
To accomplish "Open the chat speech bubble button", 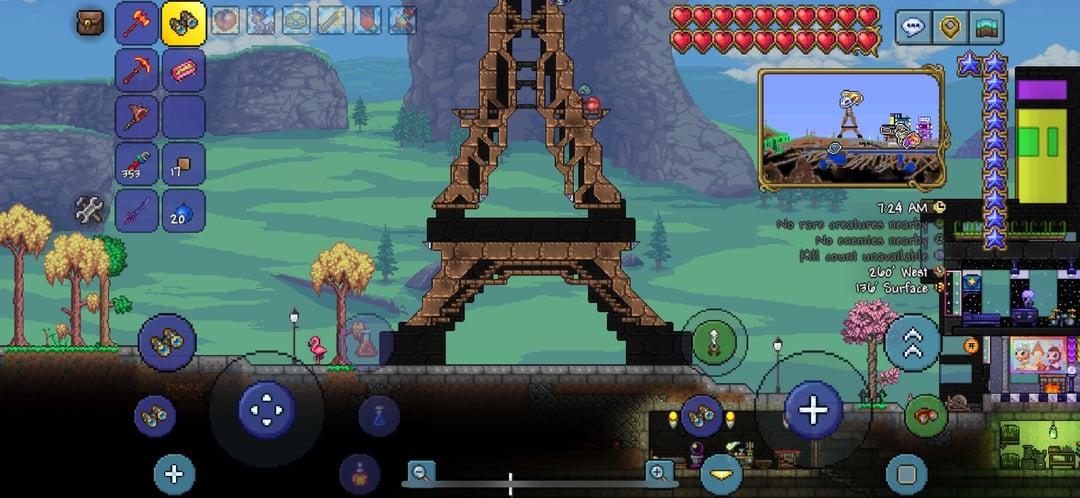I will pyautogui.click(x=912, y=27).
